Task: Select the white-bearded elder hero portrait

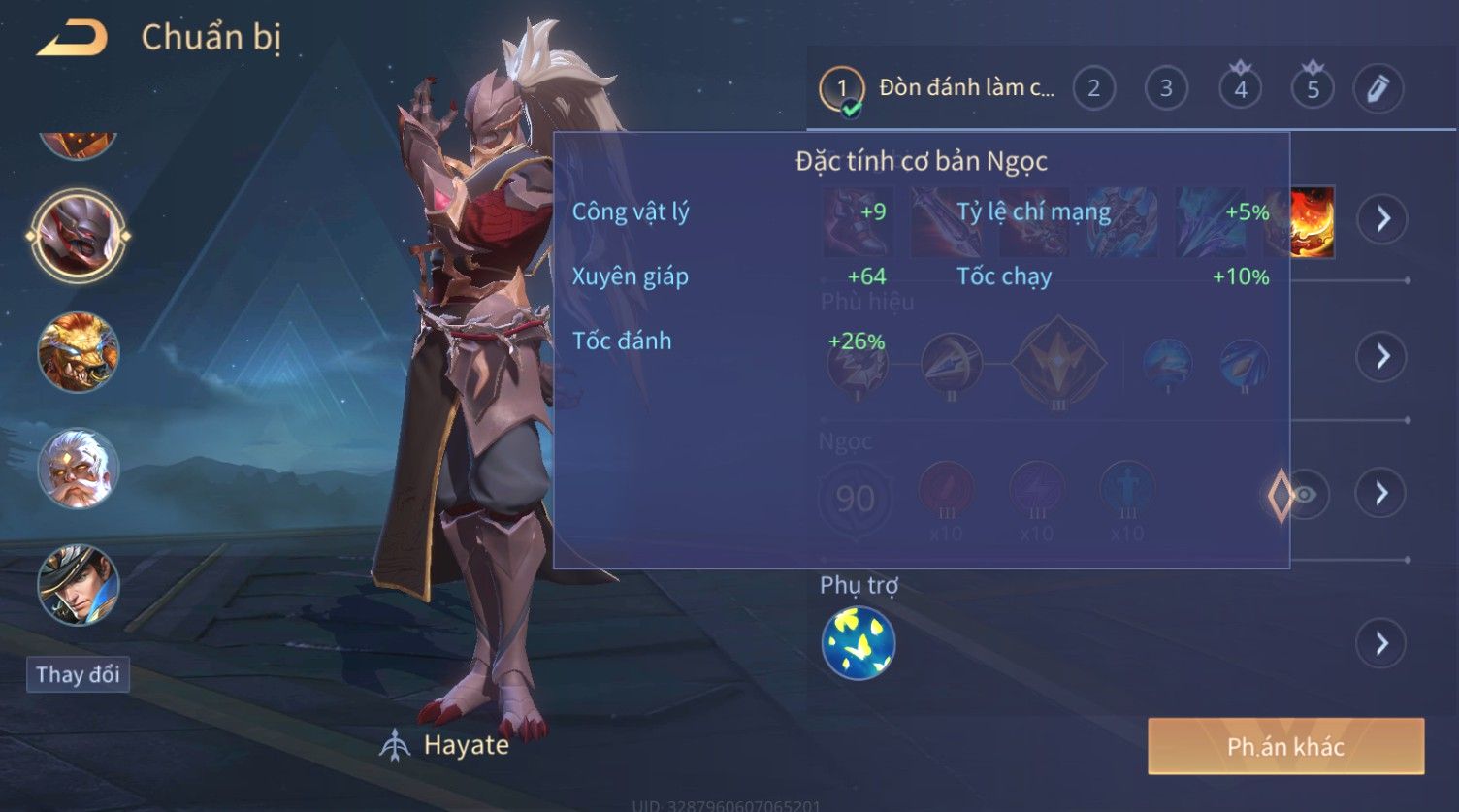Action: (78, 470)
